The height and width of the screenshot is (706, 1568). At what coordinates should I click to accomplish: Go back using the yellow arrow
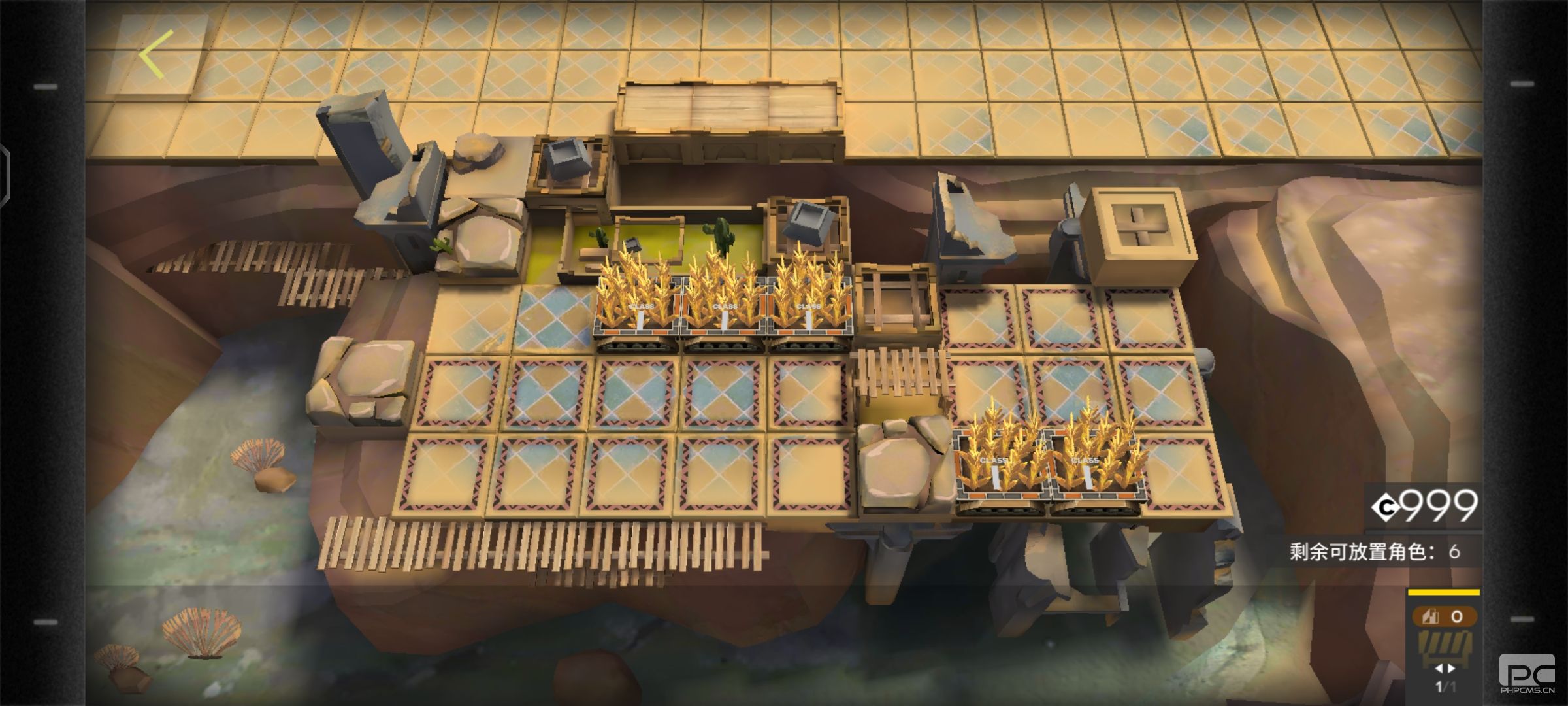[x=155, y=54]
